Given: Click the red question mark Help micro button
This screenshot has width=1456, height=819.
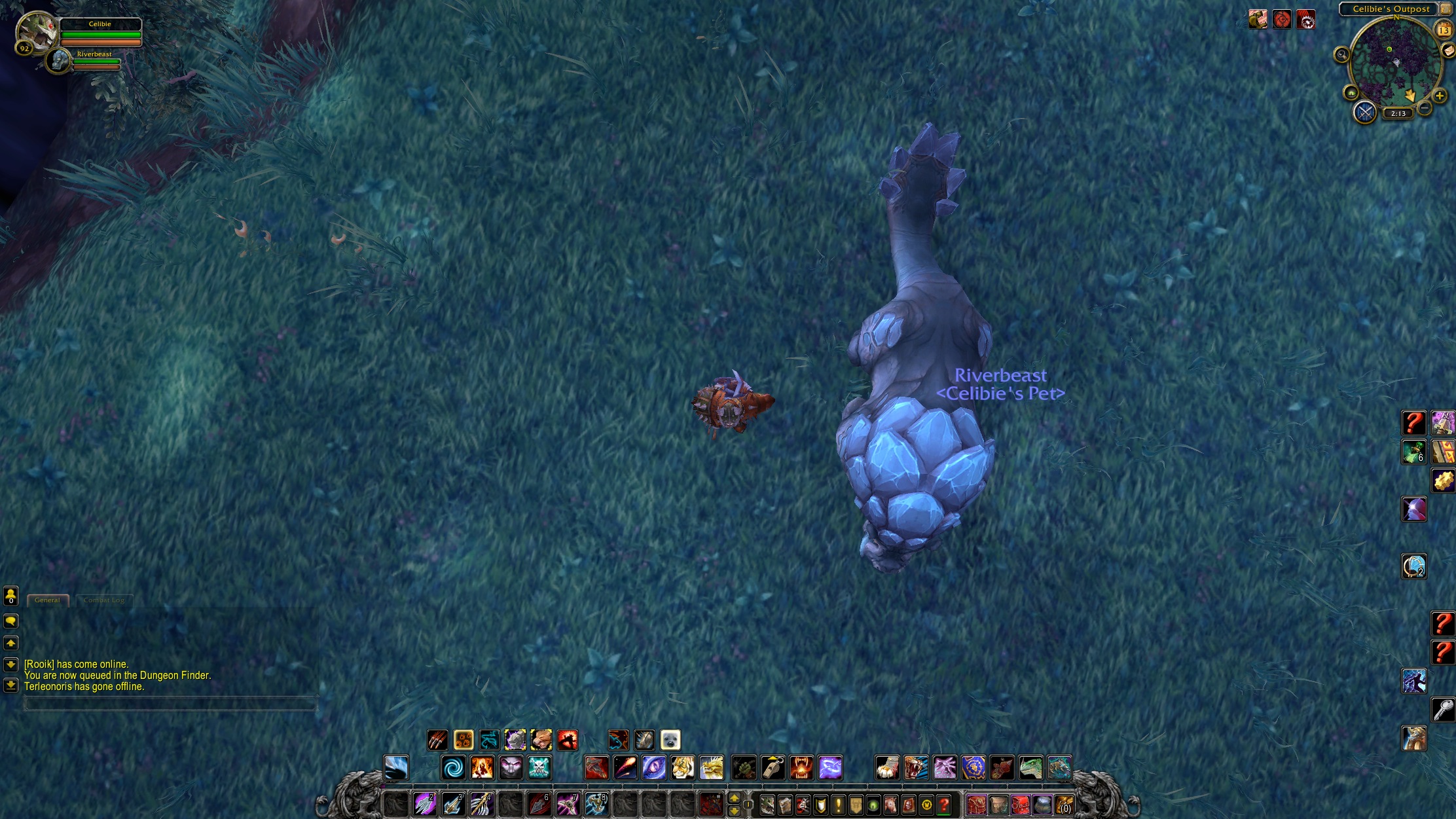Looking at the screenshot, I should [943, 805].
